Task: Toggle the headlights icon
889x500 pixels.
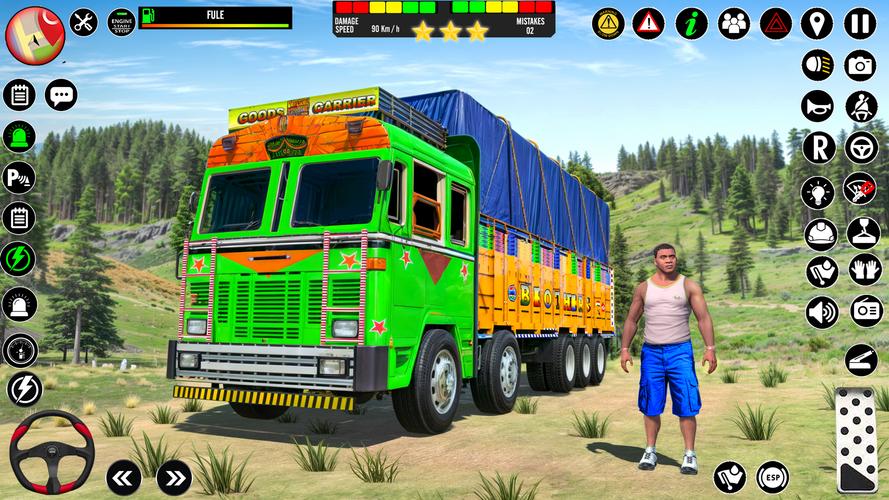Action: tap(818, 65)
